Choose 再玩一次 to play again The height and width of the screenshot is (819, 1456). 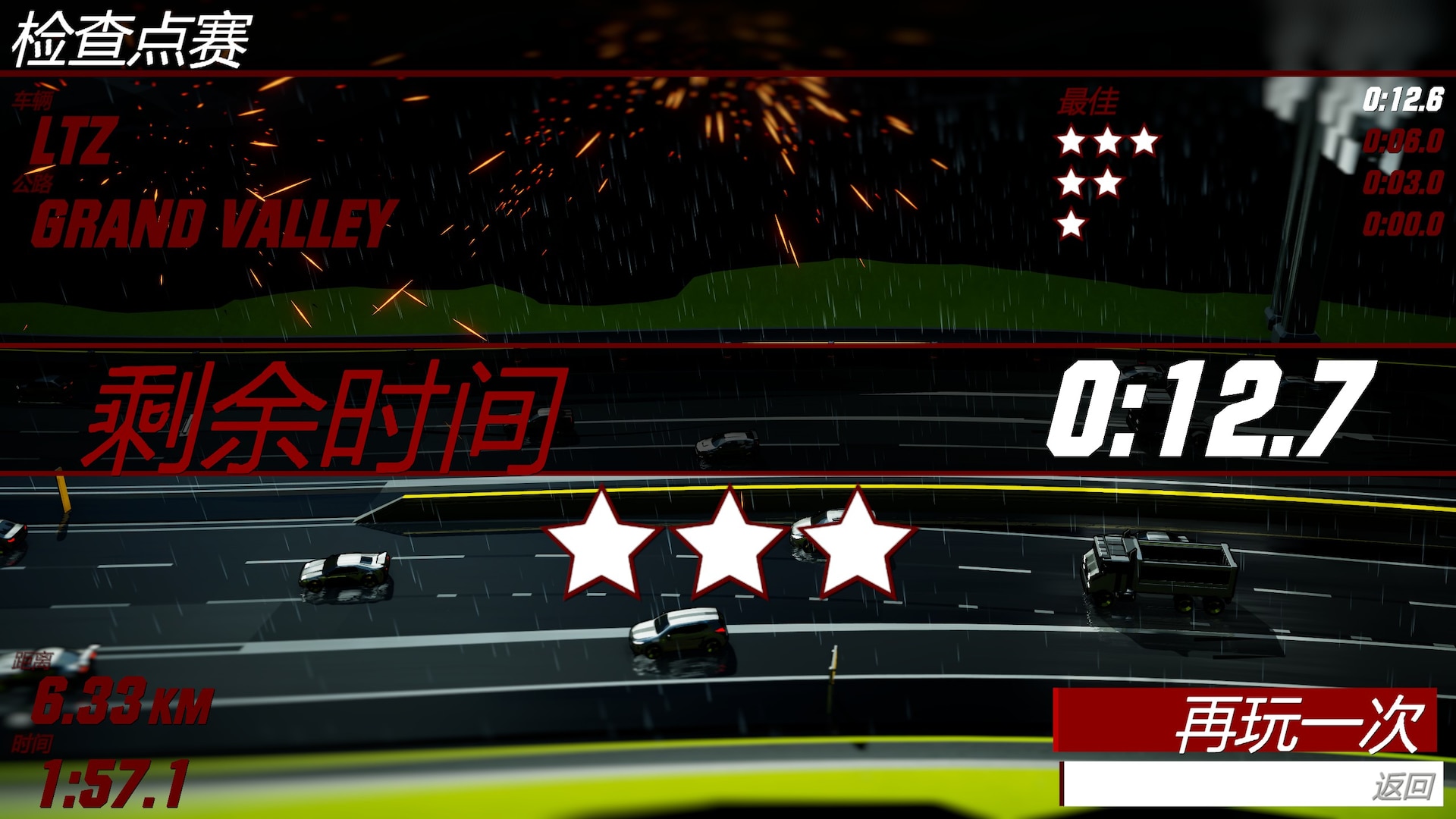pos(1245,721)
